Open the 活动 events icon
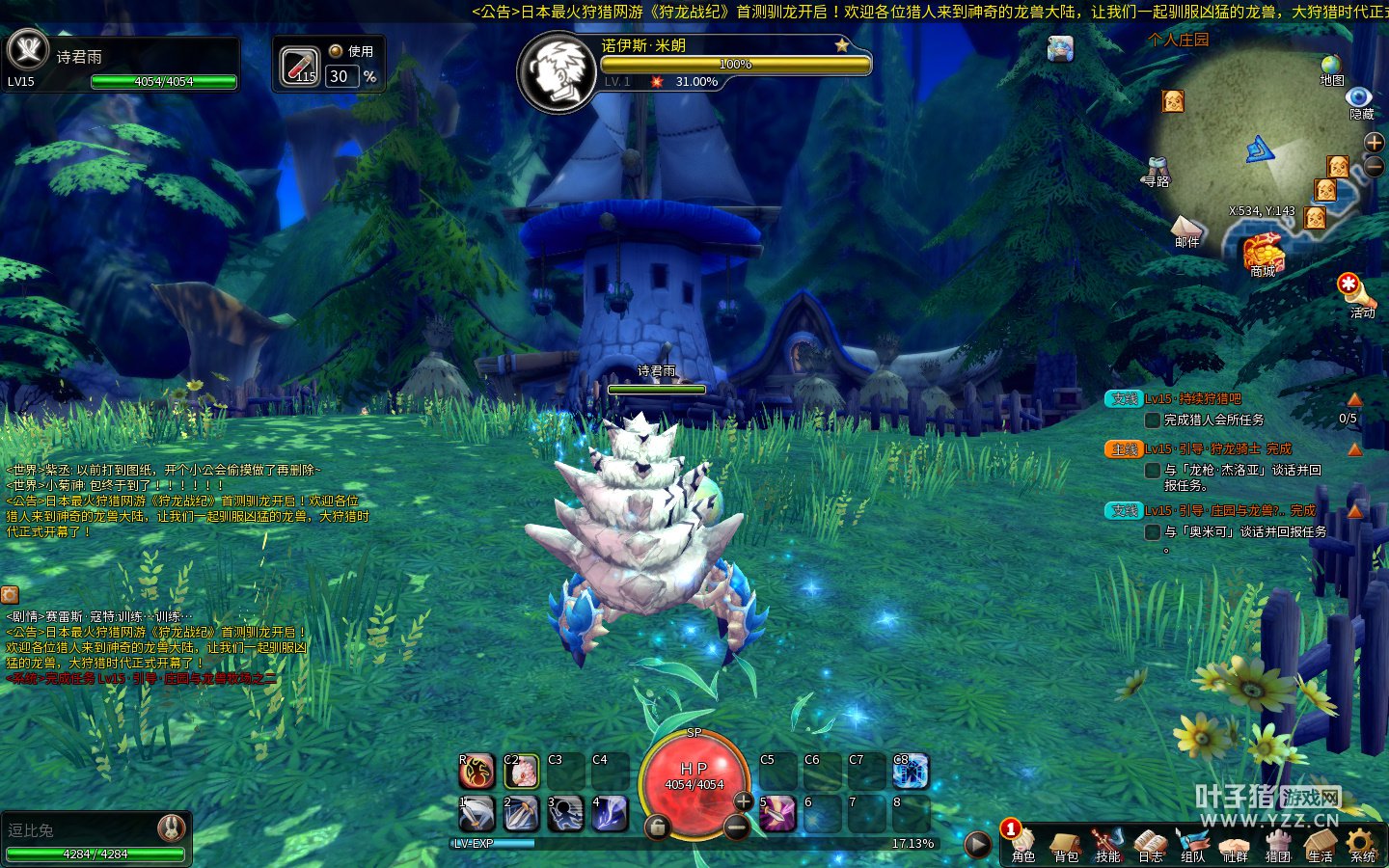This screenshot has height=868, width=1389. pos(1350,289)
